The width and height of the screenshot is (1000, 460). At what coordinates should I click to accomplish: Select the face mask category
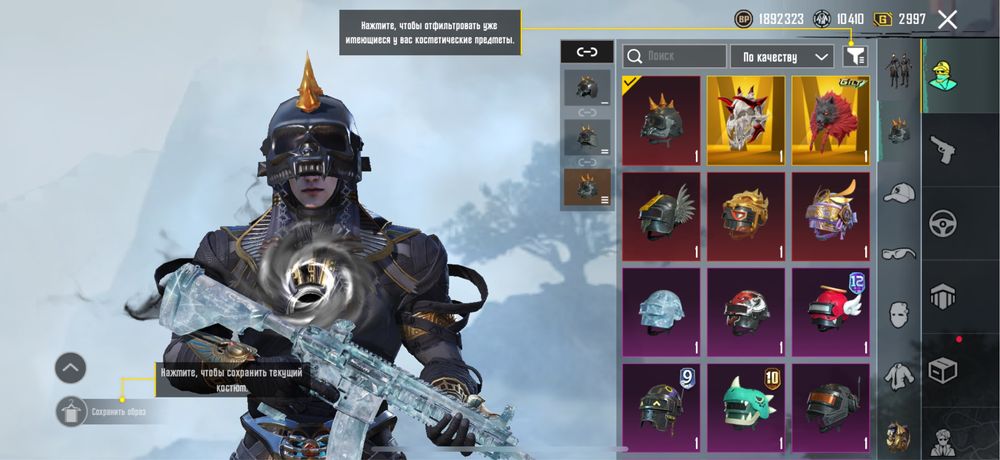(x=899, y=315)
